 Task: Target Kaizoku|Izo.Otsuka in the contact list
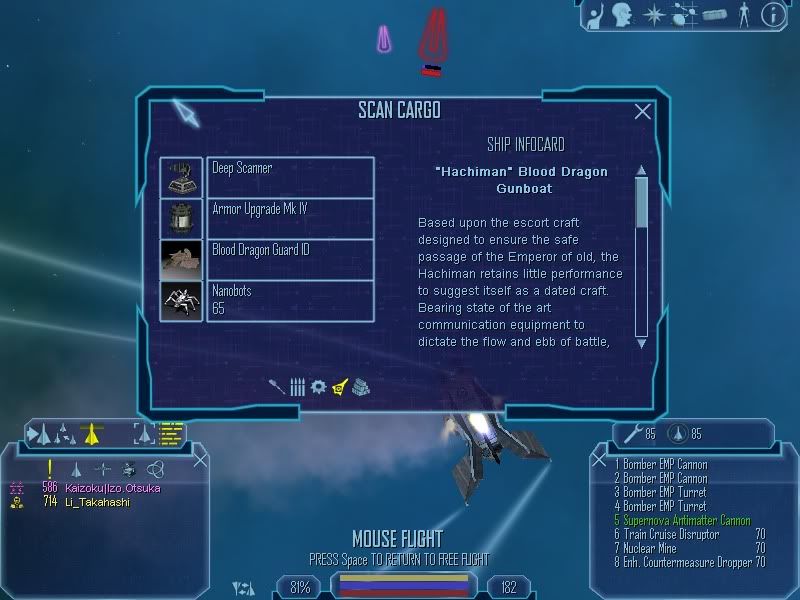112,488
